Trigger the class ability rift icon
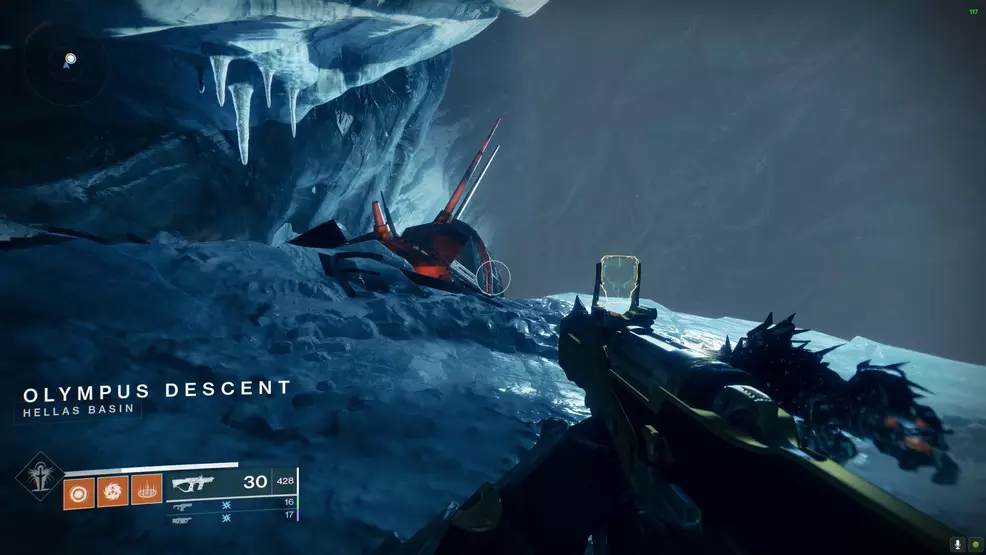 click(147, 490)
